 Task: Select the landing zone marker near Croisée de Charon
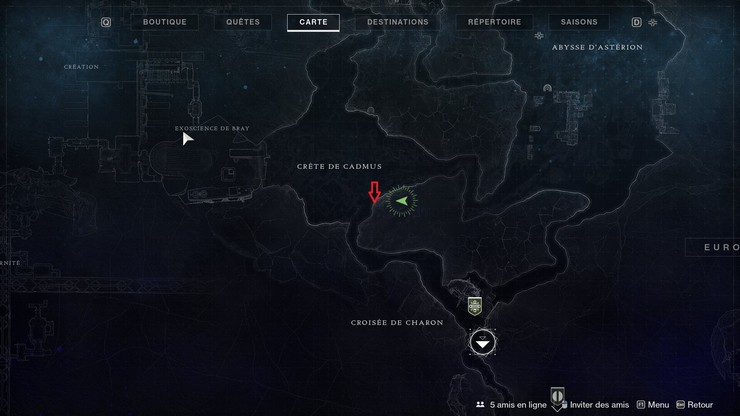(483, 343)
